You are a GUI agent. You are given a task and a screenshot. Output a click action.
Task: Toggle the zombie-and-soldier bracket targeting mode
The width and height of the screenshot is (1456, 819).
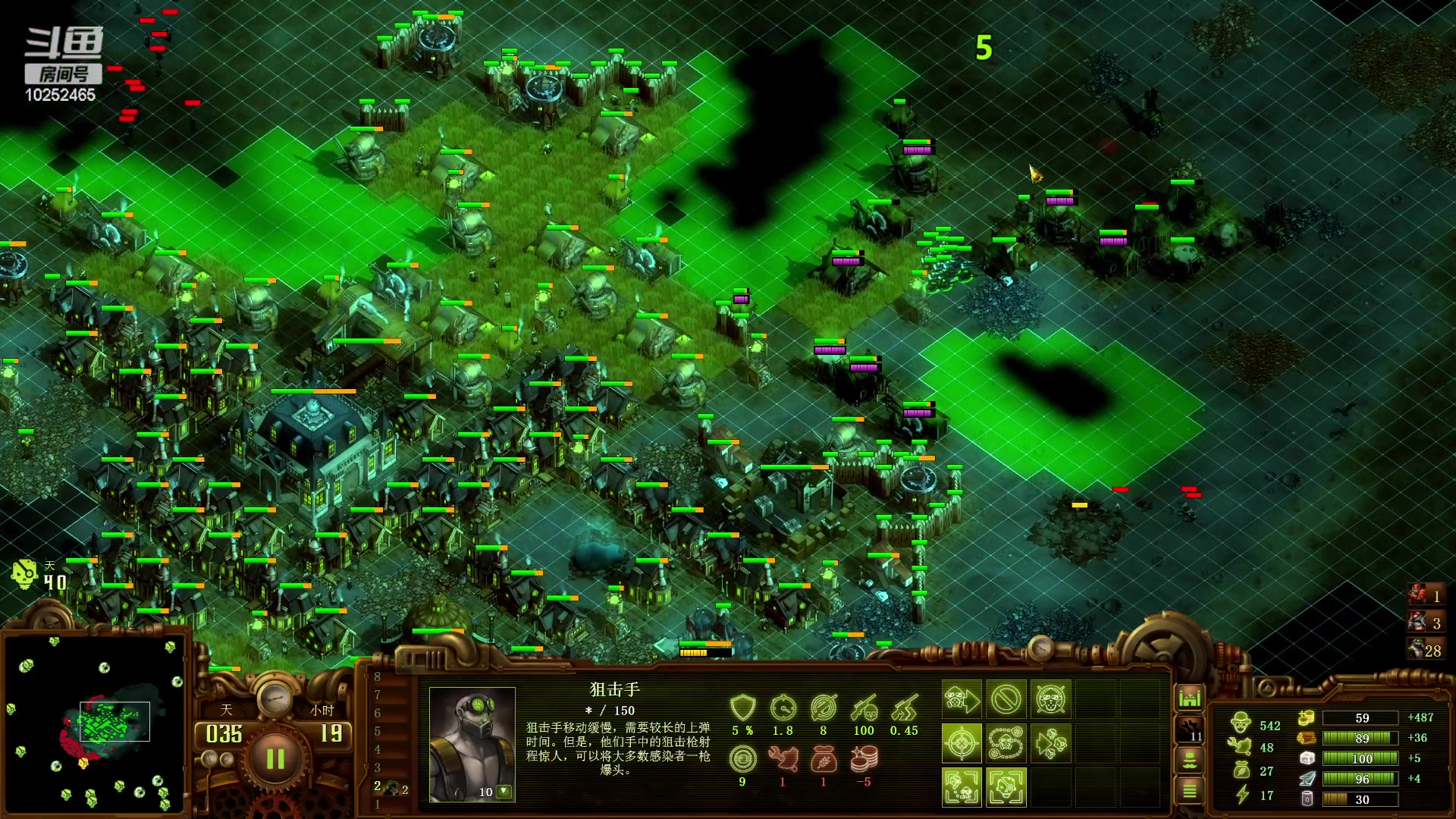[x=962, y=786]
